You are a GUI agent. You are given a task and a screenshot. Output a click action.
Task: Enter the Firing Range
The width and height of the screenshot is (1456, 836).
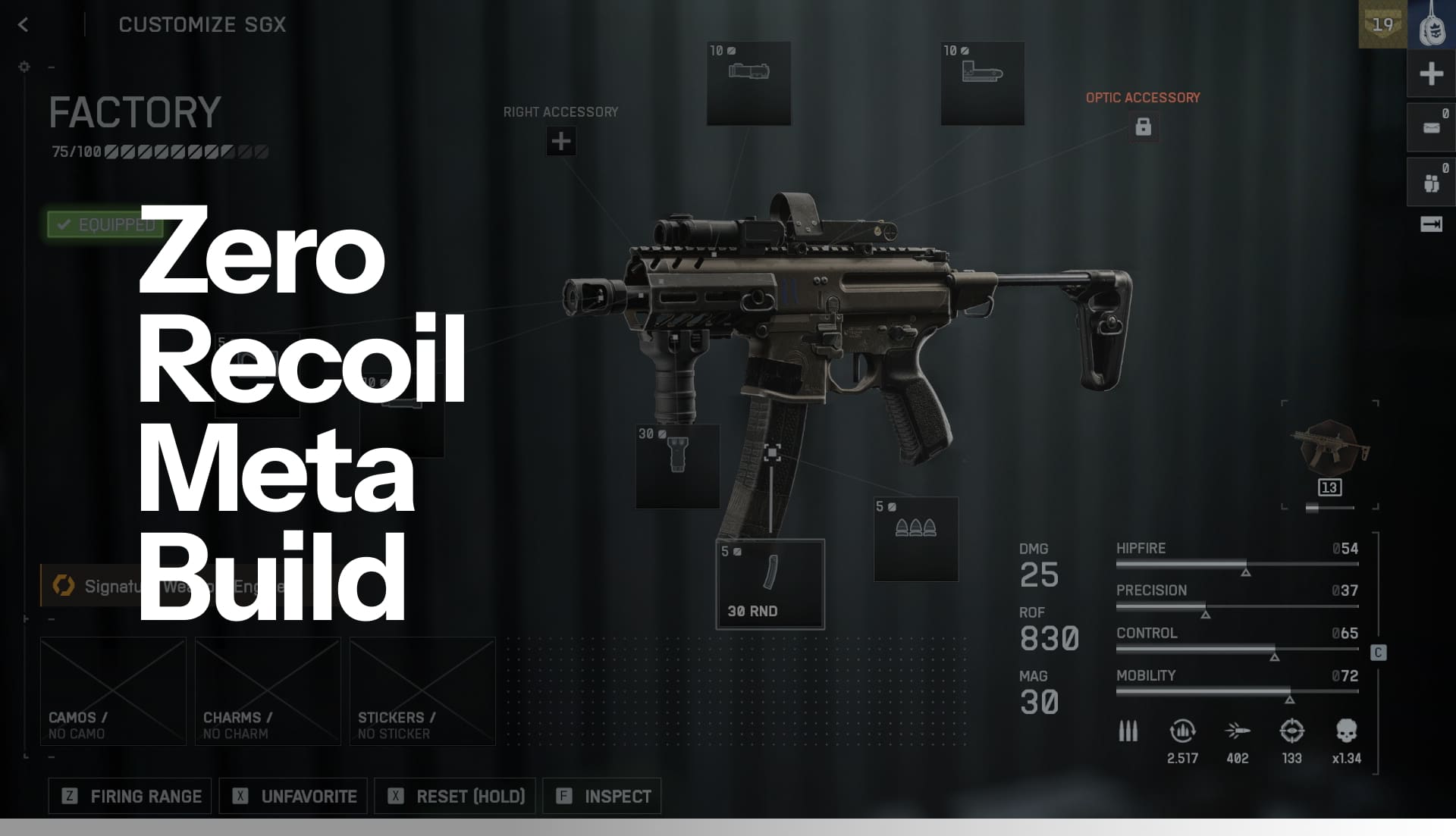[129, 796]
